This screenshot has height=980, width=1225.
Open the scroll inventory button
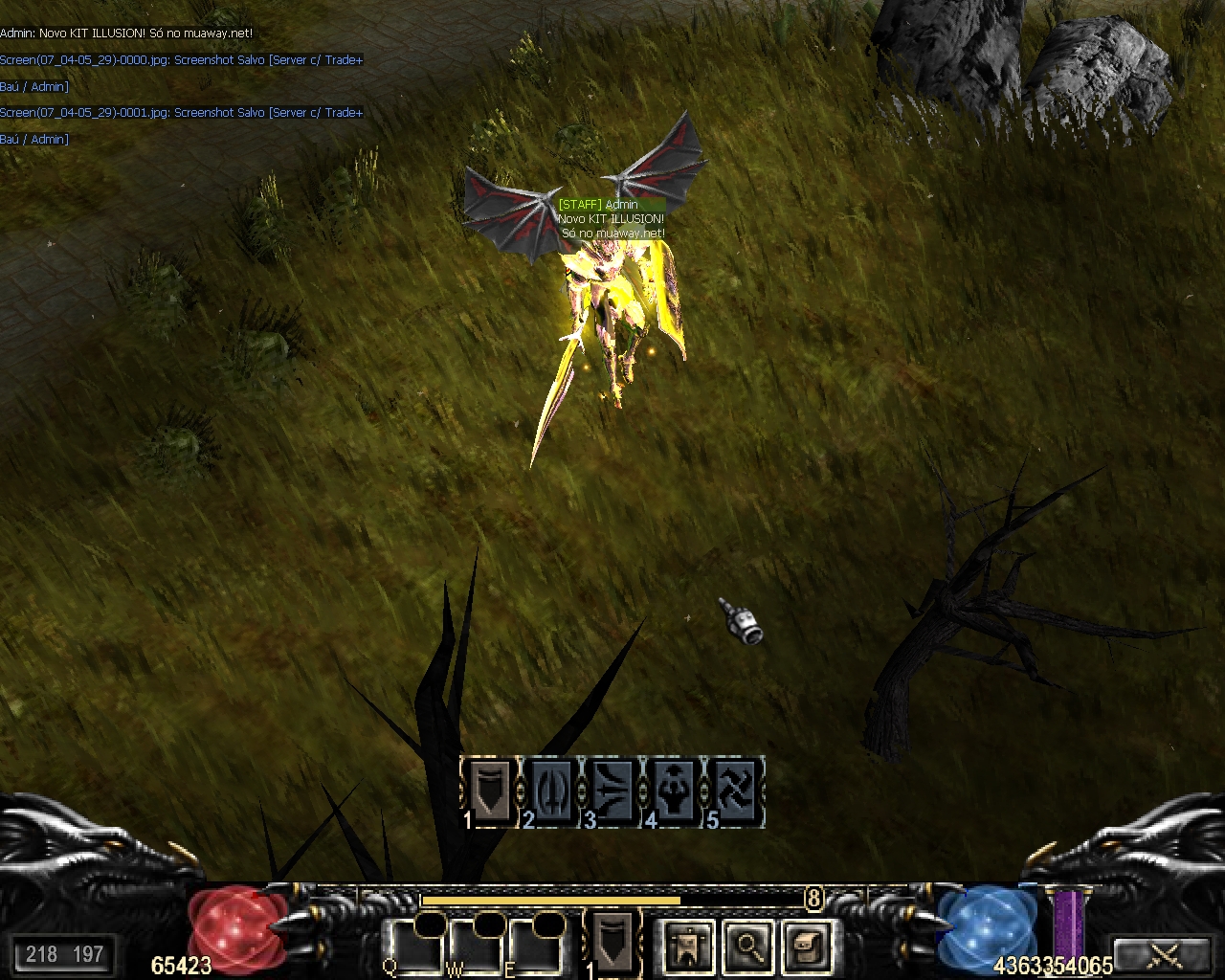point(804,947)
